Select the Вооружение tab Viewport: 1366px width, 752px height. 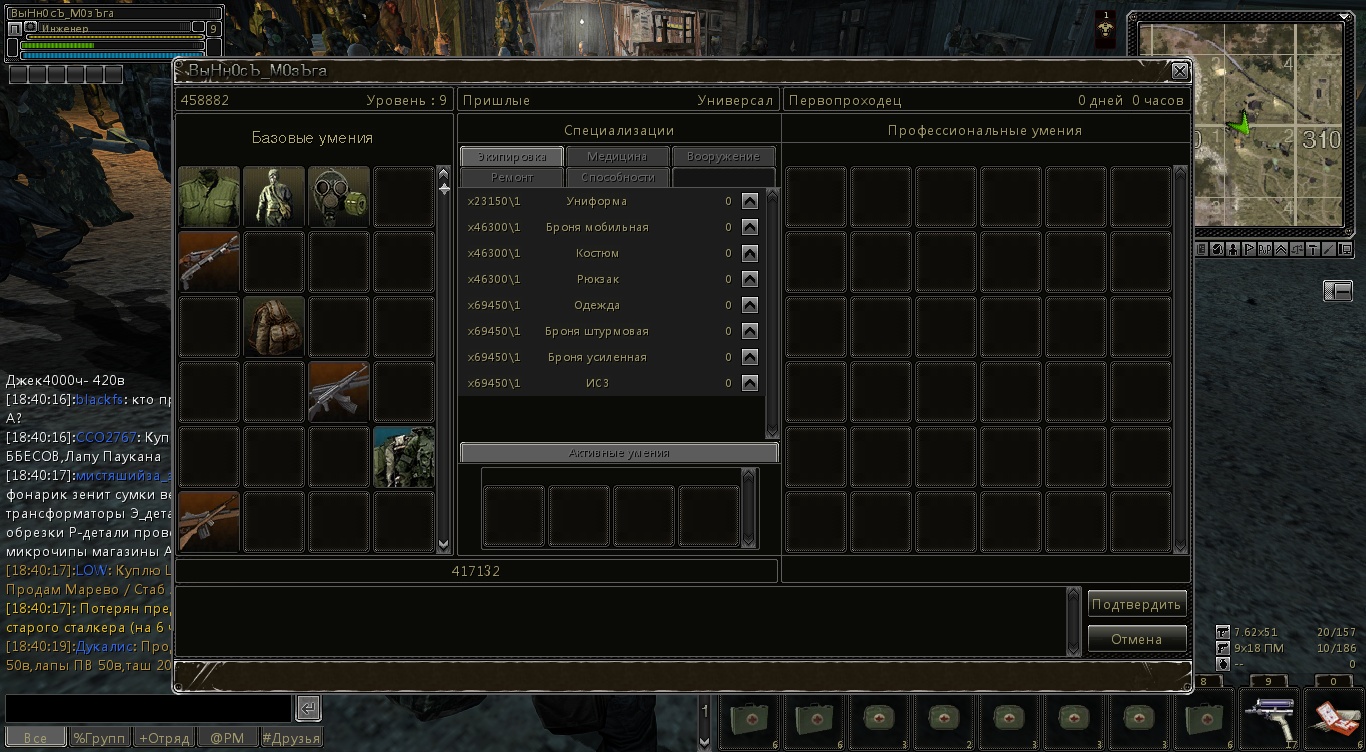coord(723,157)
